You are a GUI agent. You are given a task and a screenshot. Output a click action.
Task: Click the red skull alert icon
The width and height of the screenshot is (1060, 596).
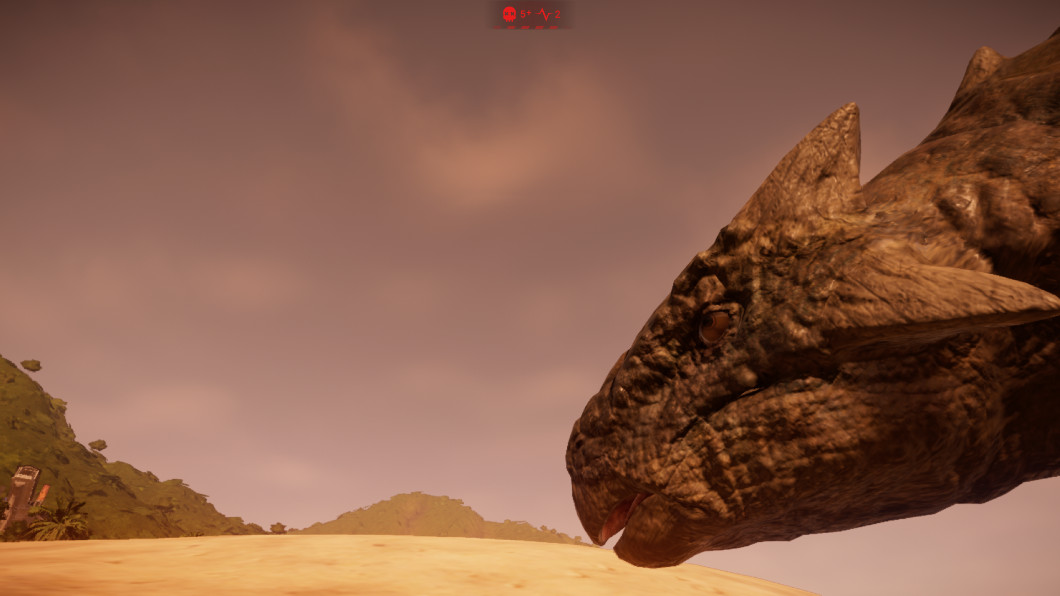(509, 14)
